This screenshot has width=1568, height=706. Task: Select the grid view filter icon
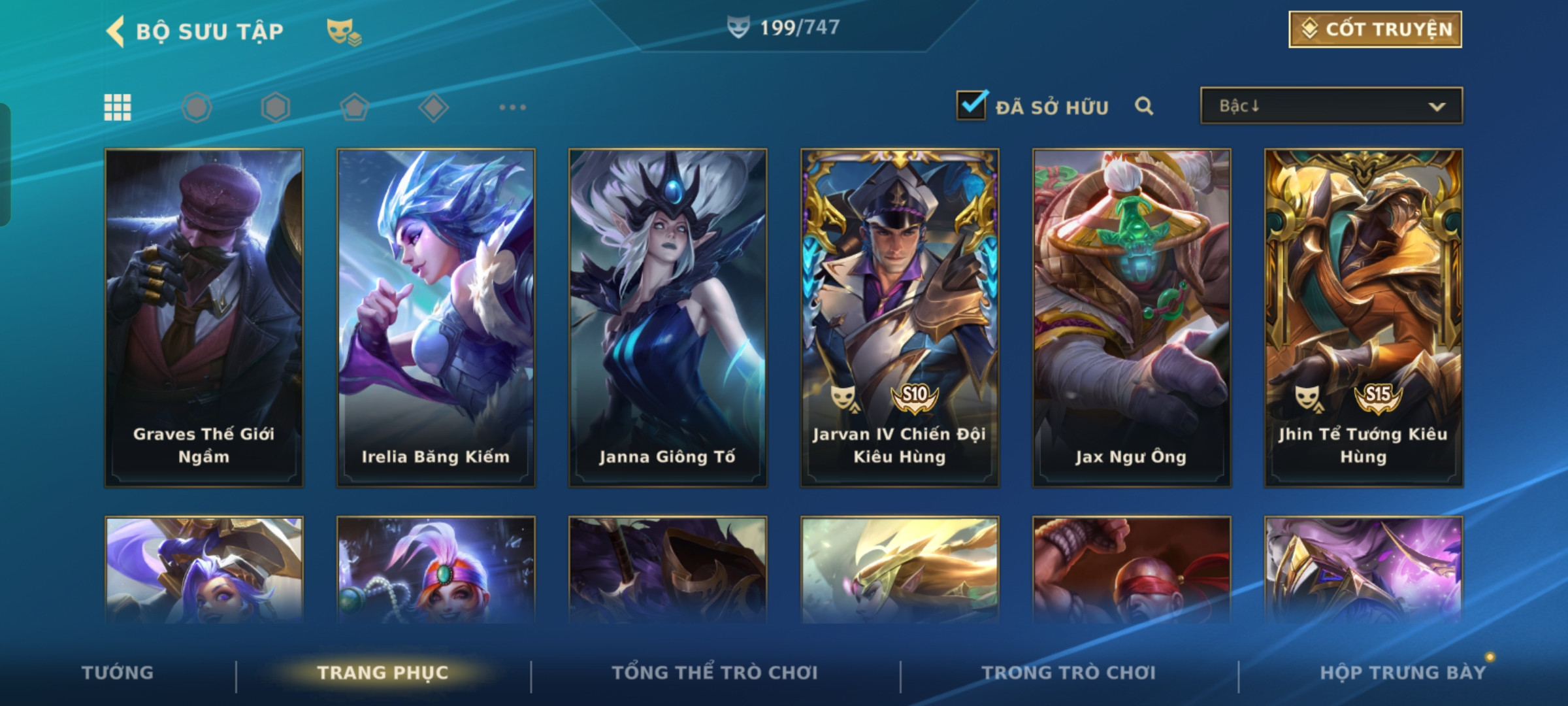[x=118, y=107]
